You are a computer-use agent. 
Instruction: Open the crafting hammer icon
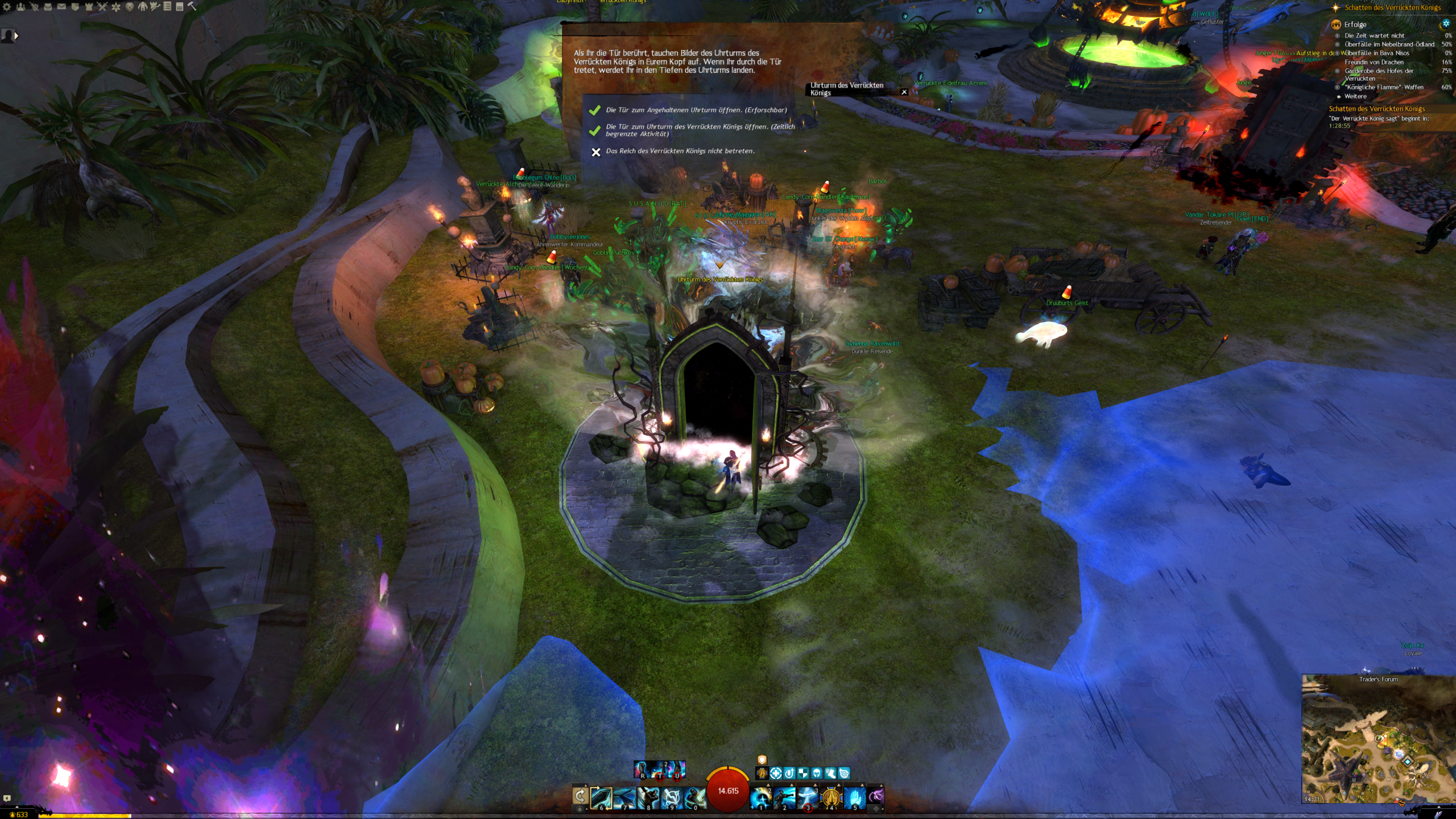pyautogui.click(x=192, y=6)
